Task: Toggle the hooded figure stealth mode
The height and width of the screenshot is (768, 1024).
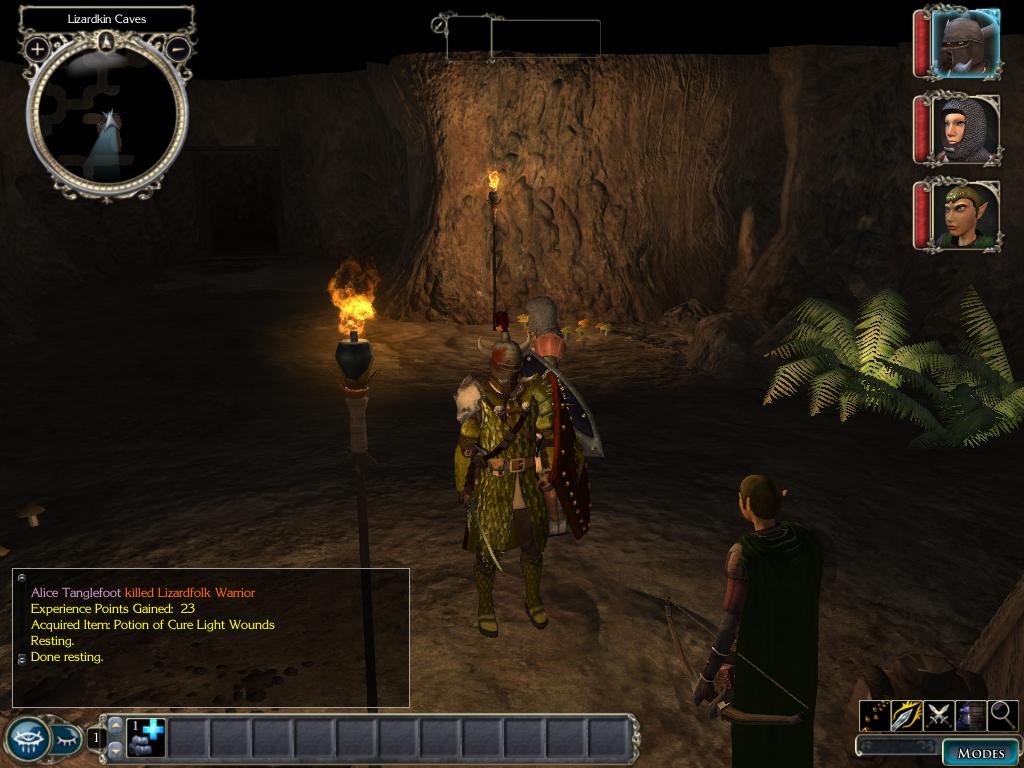Action: coord(970,714)
